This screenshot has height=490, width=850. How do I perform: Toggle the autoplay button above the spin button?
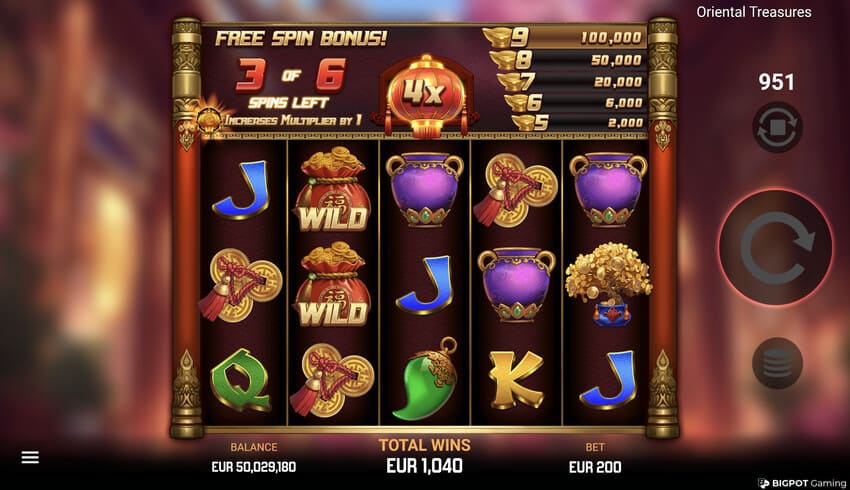777,128
